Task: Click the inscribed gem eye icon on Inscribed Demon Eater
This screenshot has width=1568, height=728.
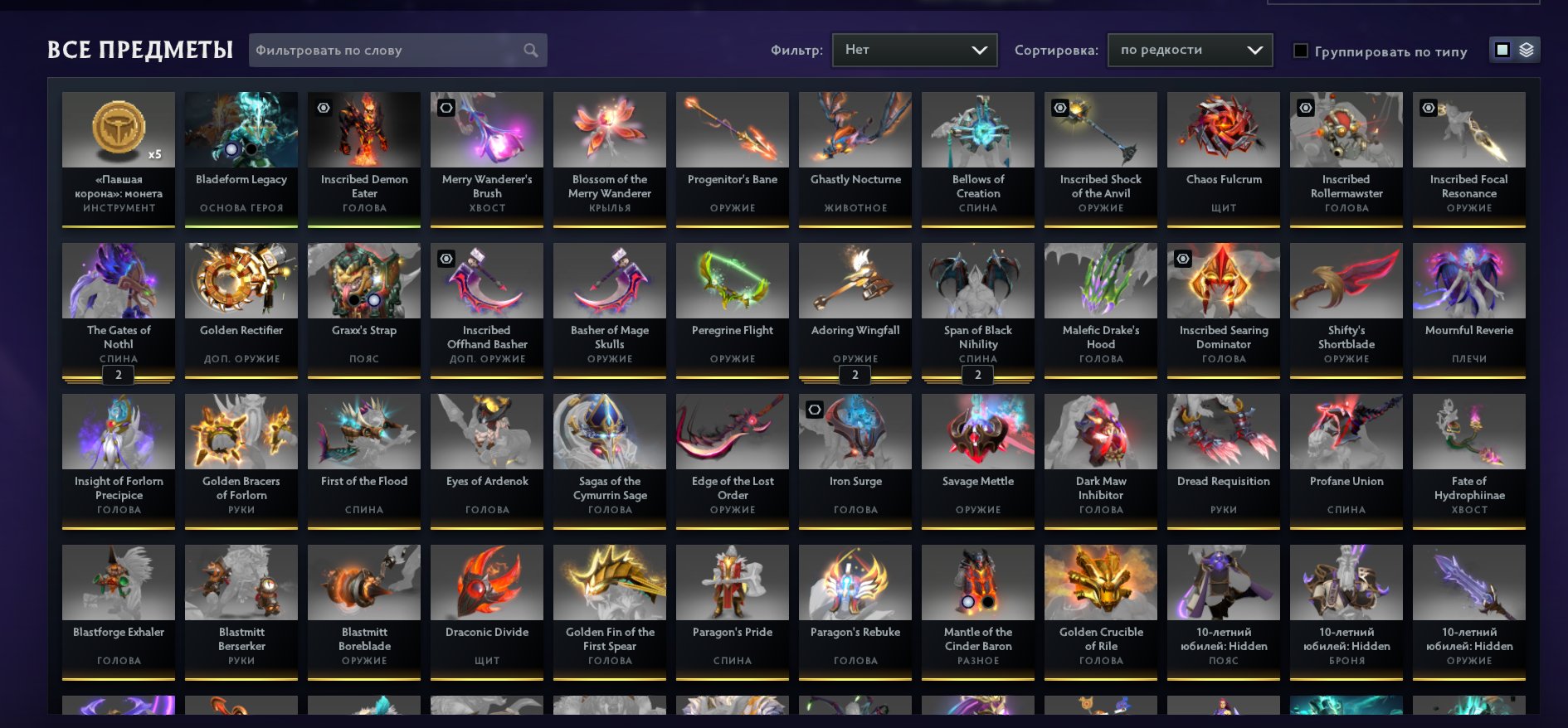Action: [324, 108]
